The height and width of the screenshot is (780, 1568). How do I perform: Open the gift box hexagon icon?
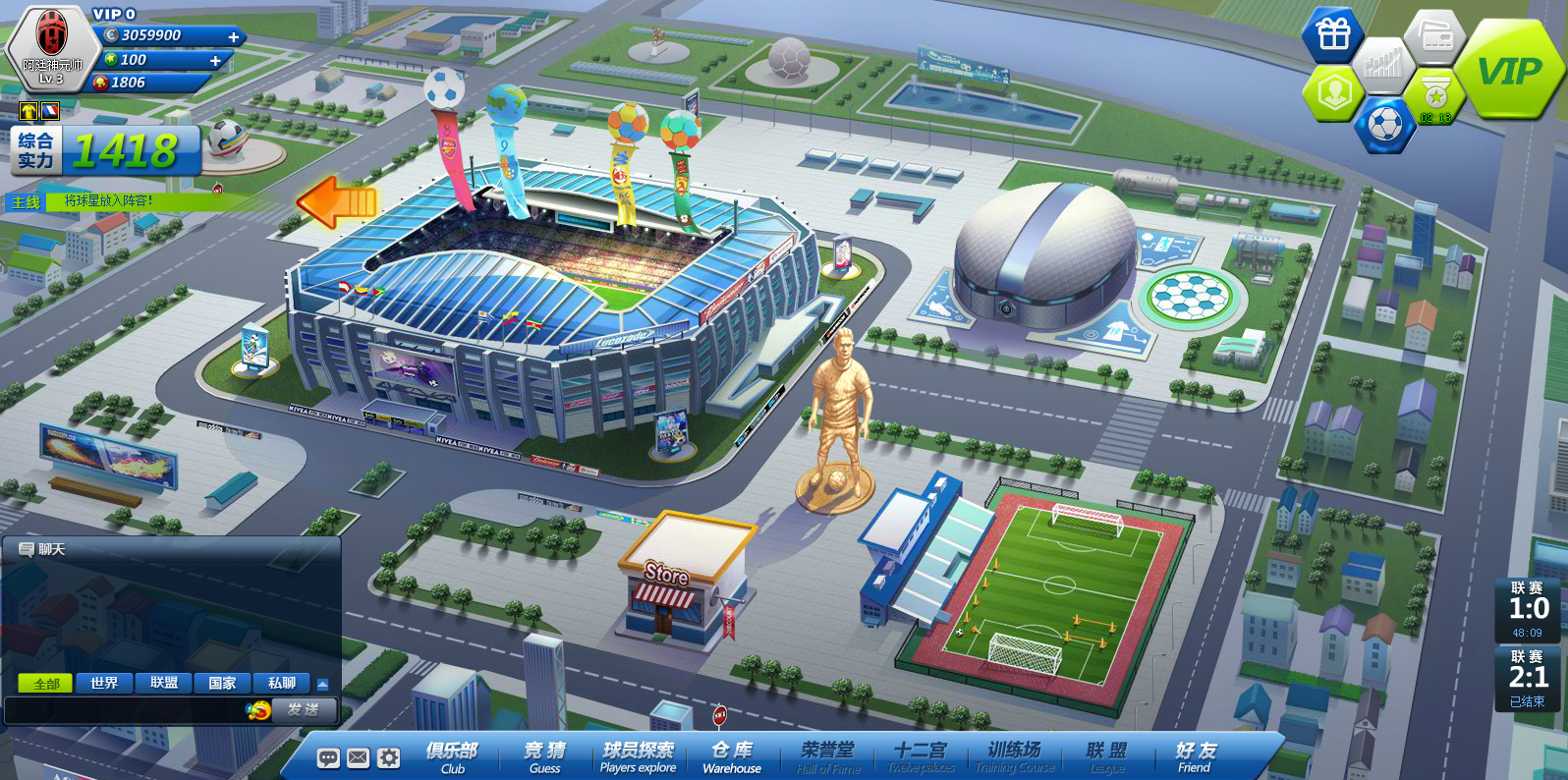point(1333,35)
